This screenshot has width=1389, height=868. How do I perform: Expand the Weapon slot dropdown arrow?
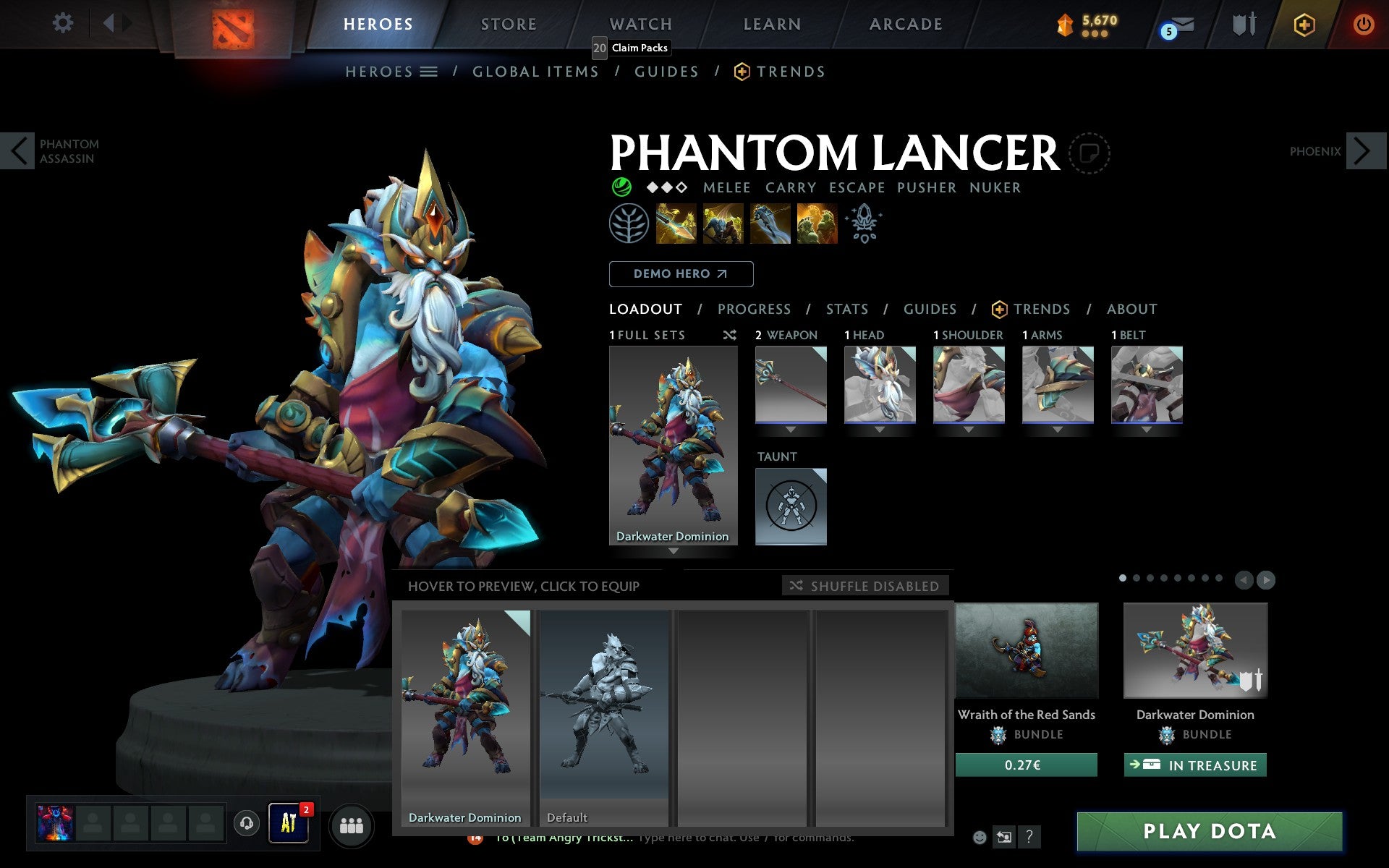point(790,428)
